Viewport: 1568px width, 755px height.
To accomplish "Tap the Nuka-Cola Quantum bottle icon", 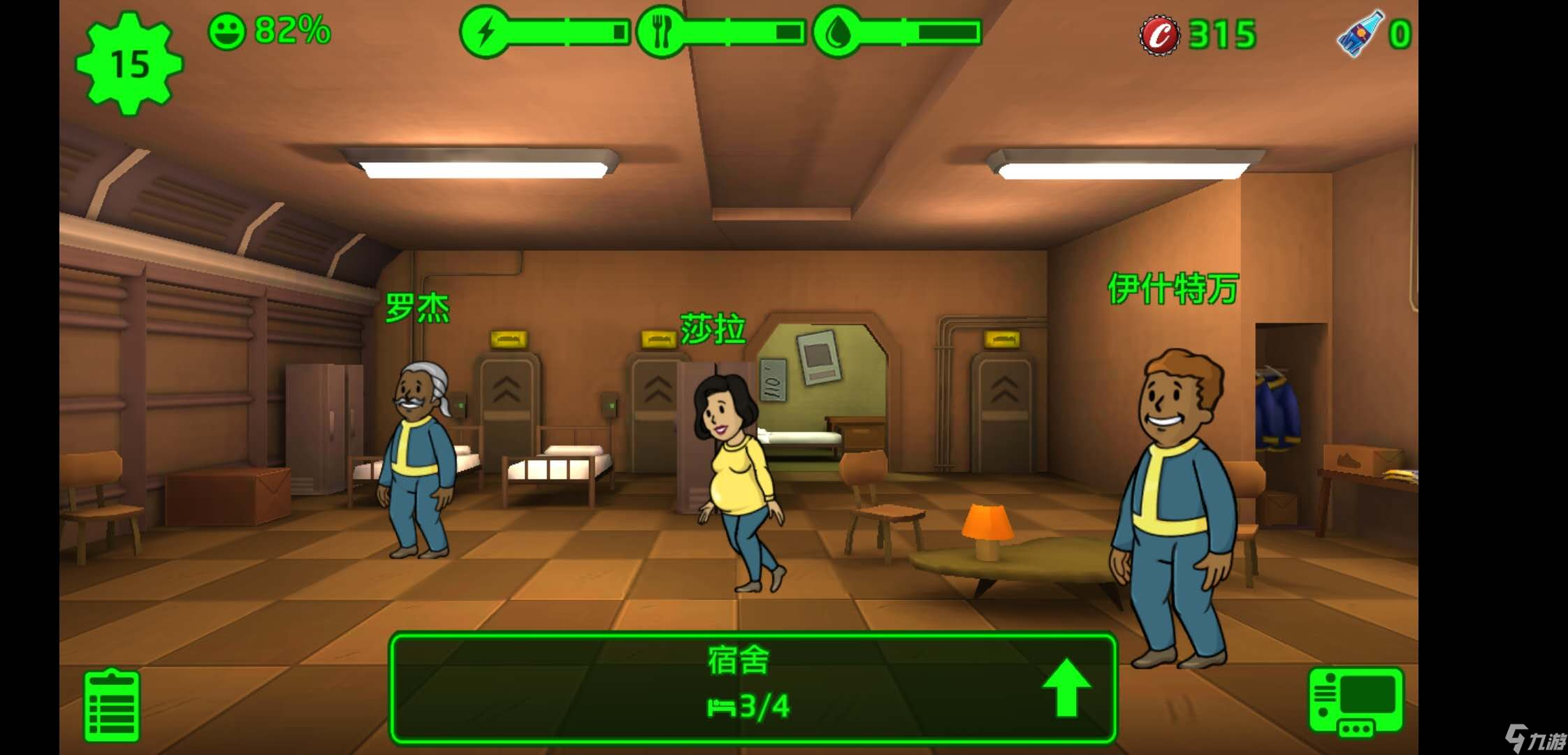I will 1360,34.
